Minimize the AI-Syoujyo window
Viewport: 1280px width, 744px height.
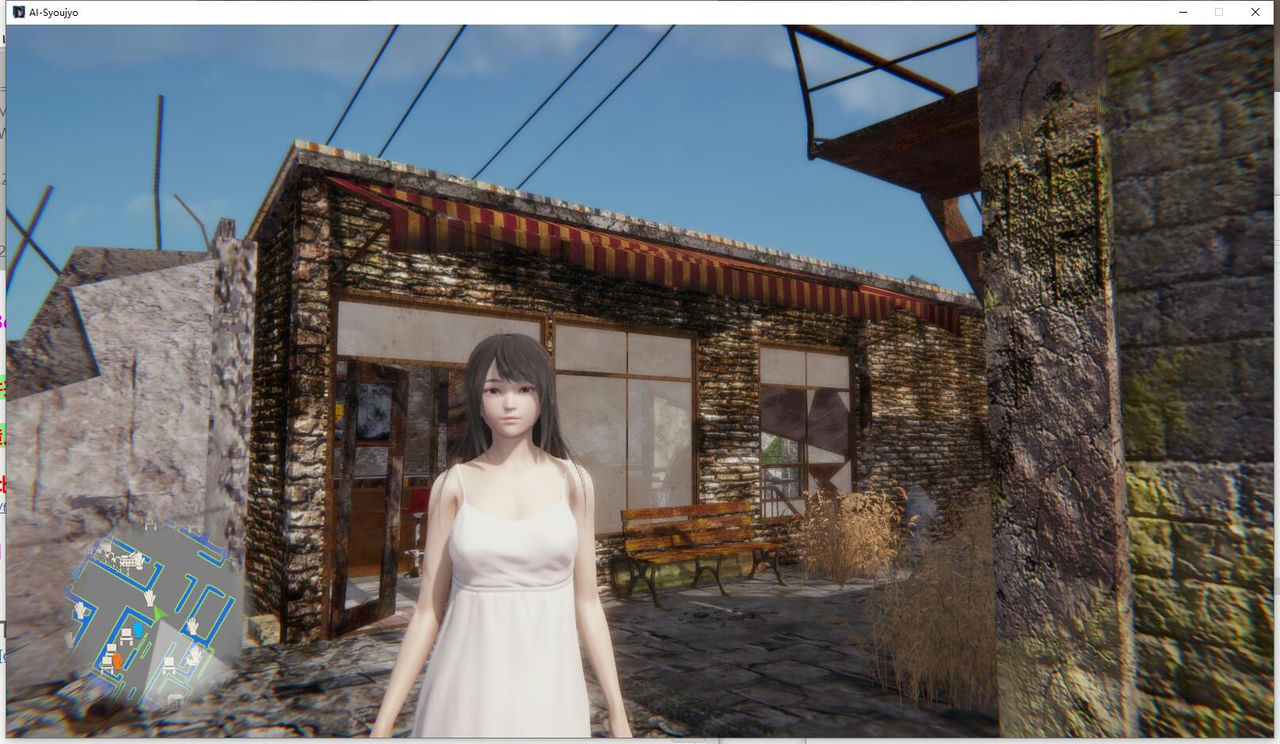[x=1180, y=12]
